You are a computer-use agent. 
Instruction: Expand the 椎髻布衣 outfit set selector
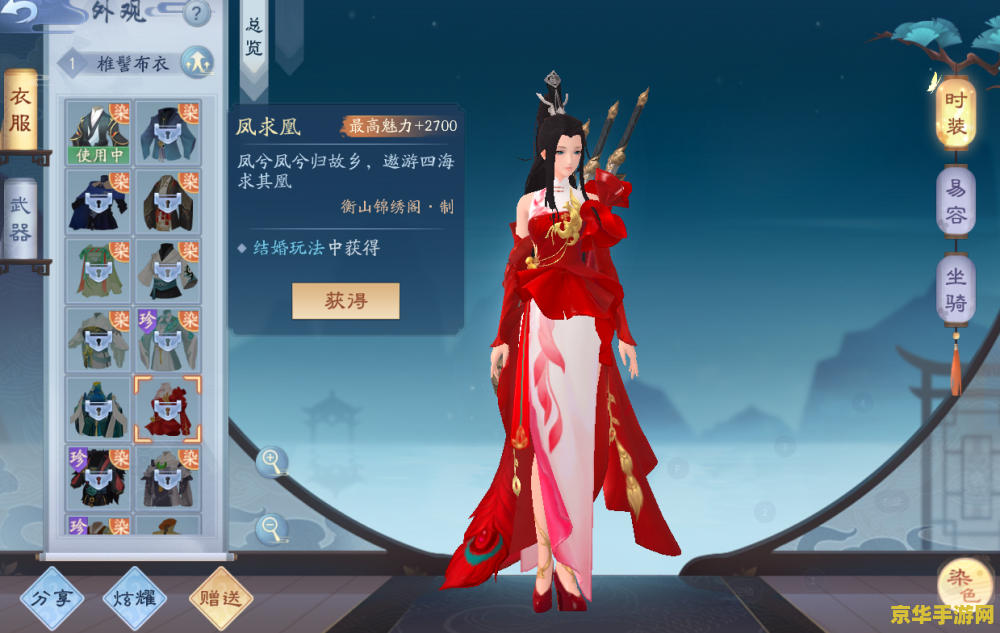197,63
